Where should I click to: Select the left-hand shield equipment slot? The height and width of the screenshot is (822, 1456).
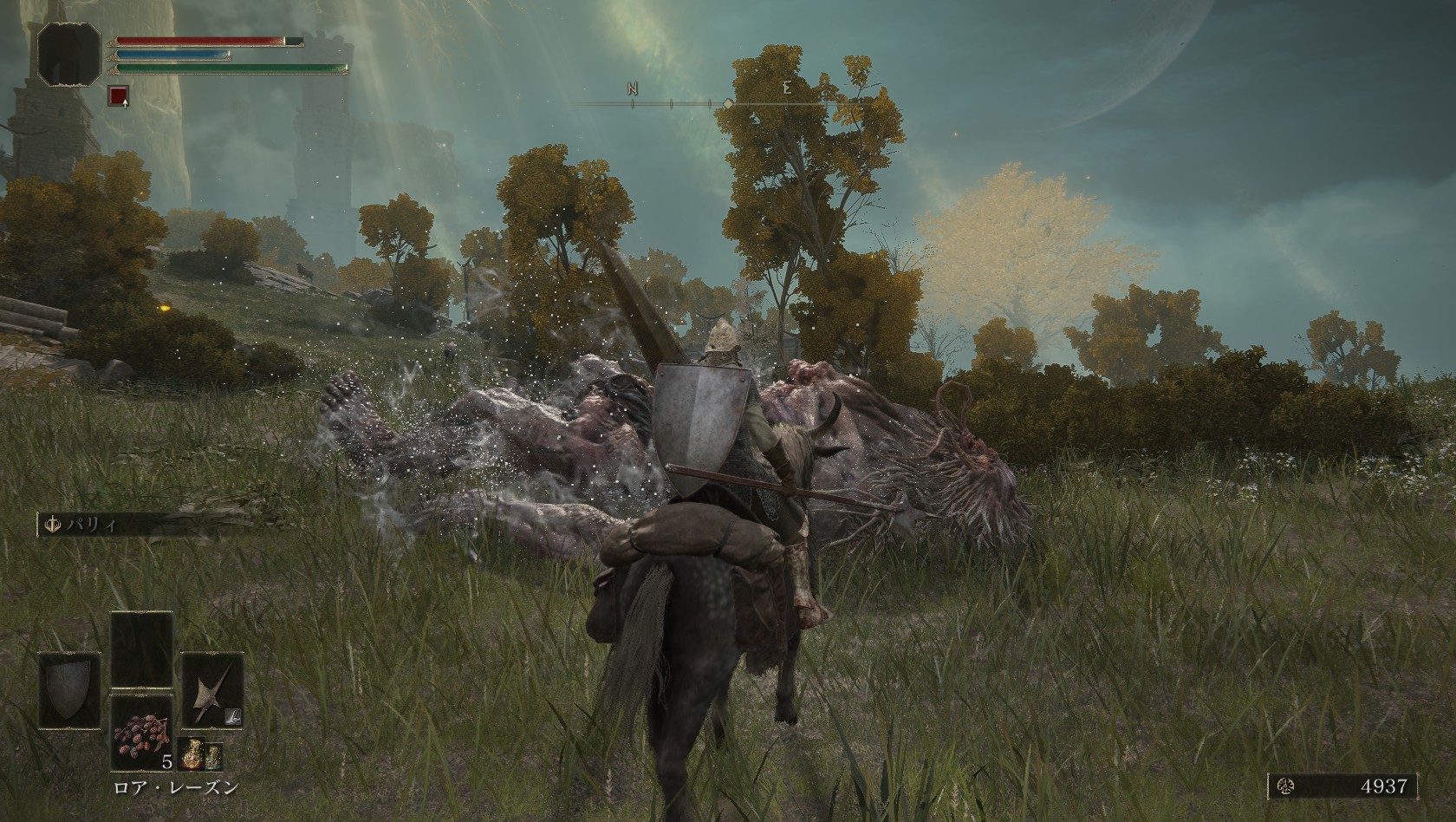[x=69, y=690]
